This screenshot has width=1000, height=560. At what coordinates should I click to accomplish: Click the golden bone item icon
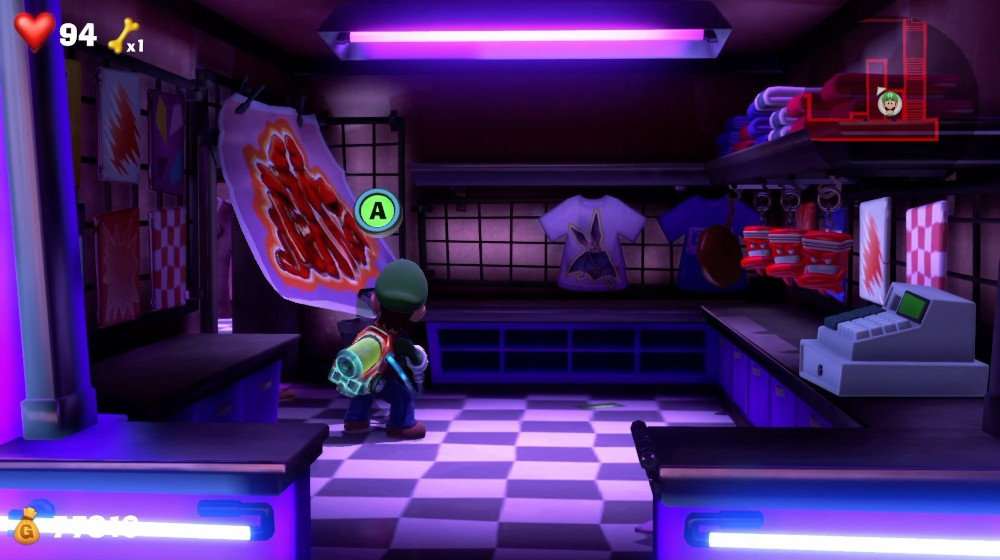pos(123,36)
